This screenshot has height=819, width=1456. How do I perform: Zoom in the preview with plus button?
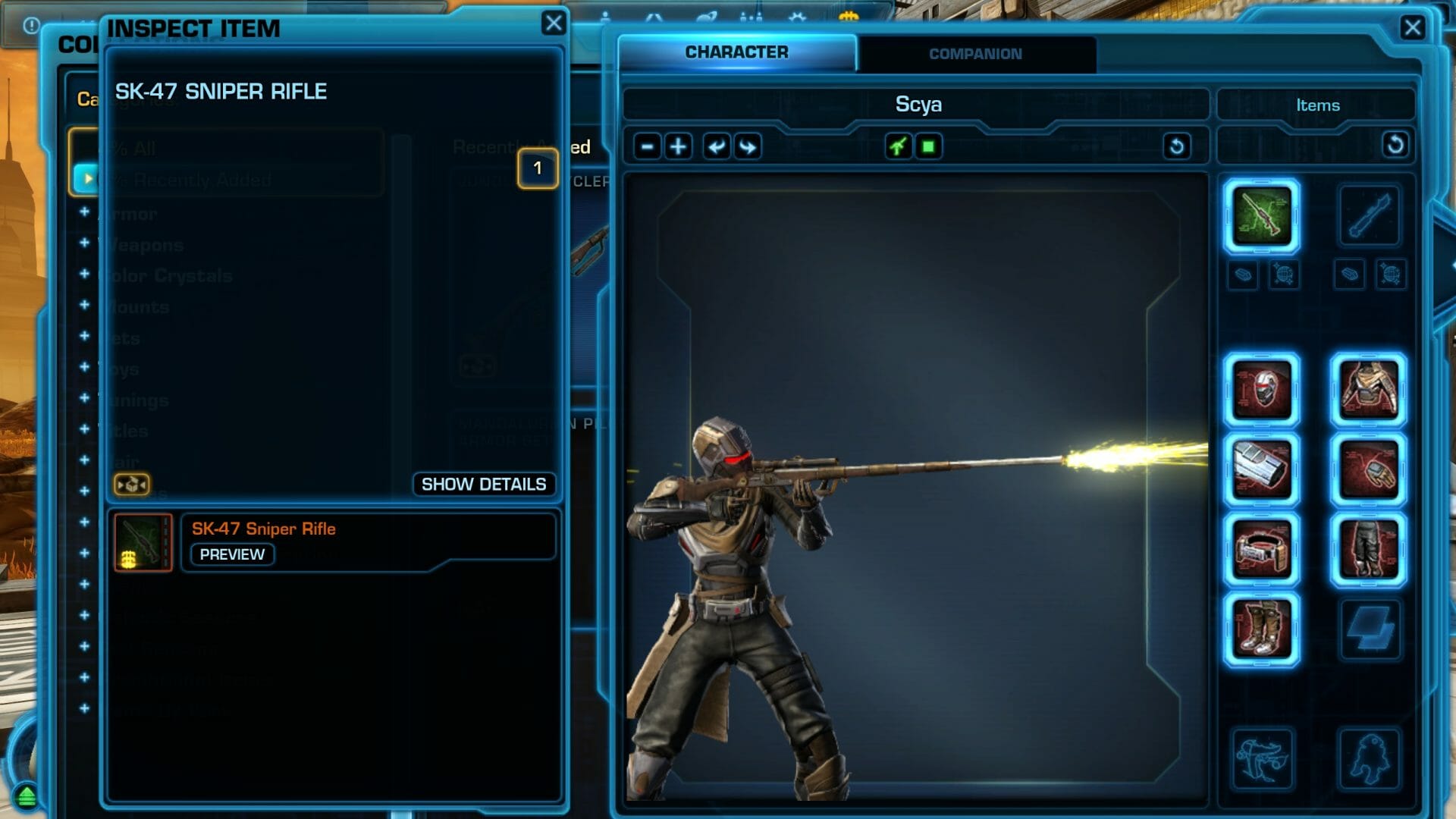678,146
